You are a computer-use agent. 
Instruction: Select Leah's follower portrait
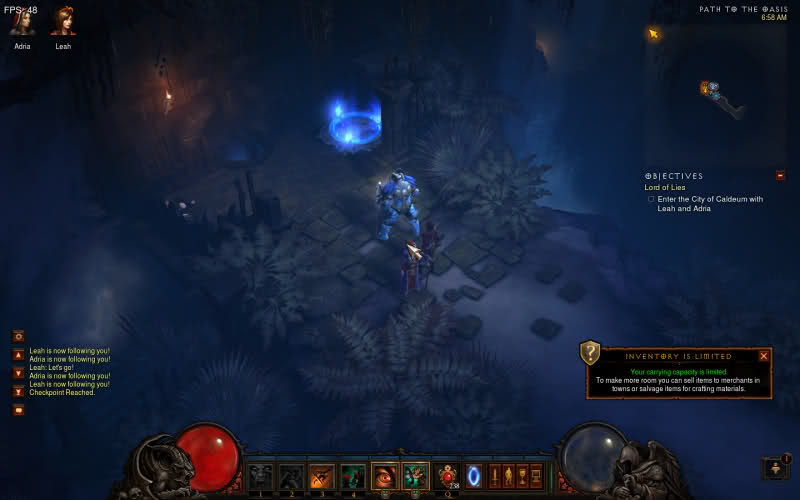63,22
